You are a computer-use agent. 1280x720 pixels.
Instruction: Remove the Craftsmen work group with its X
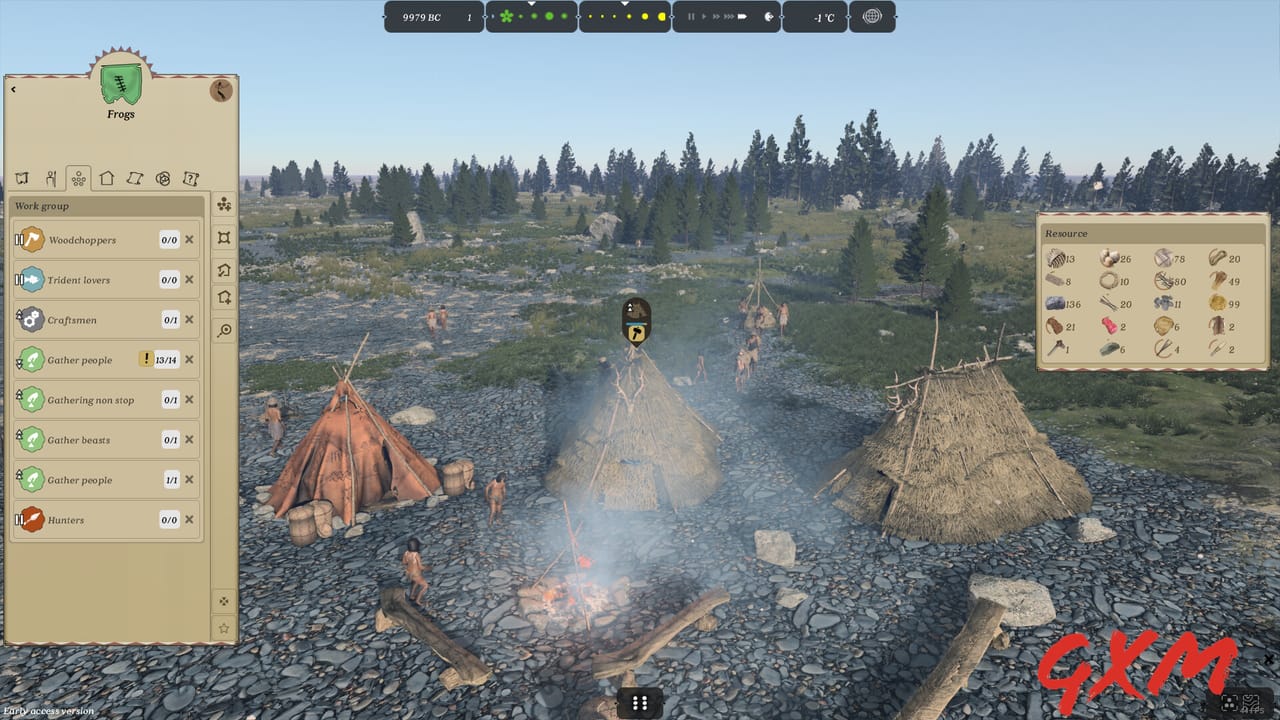tap(188, 319)
